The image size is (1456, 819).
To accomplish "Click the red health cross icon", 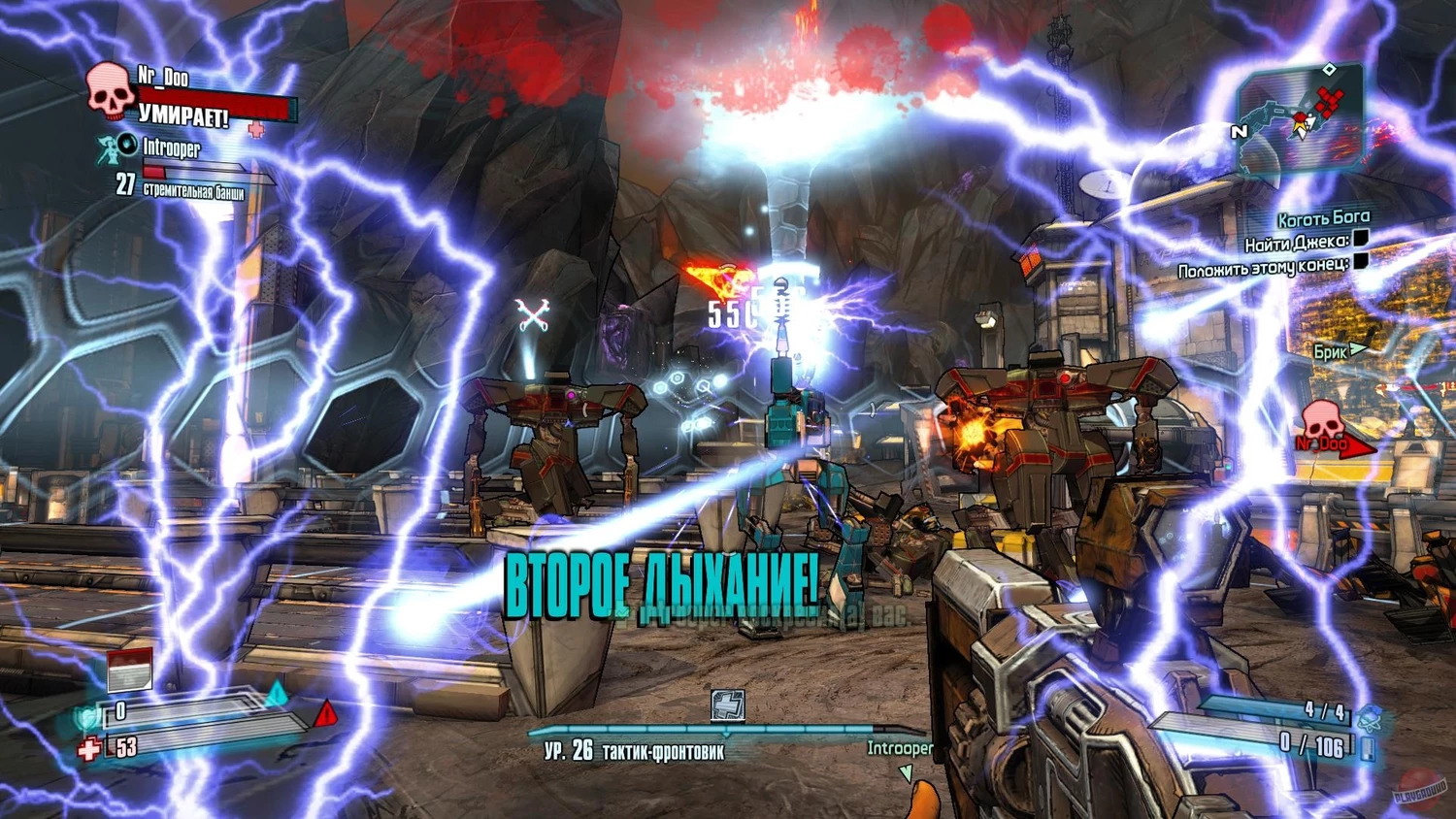I will [89, 749].
